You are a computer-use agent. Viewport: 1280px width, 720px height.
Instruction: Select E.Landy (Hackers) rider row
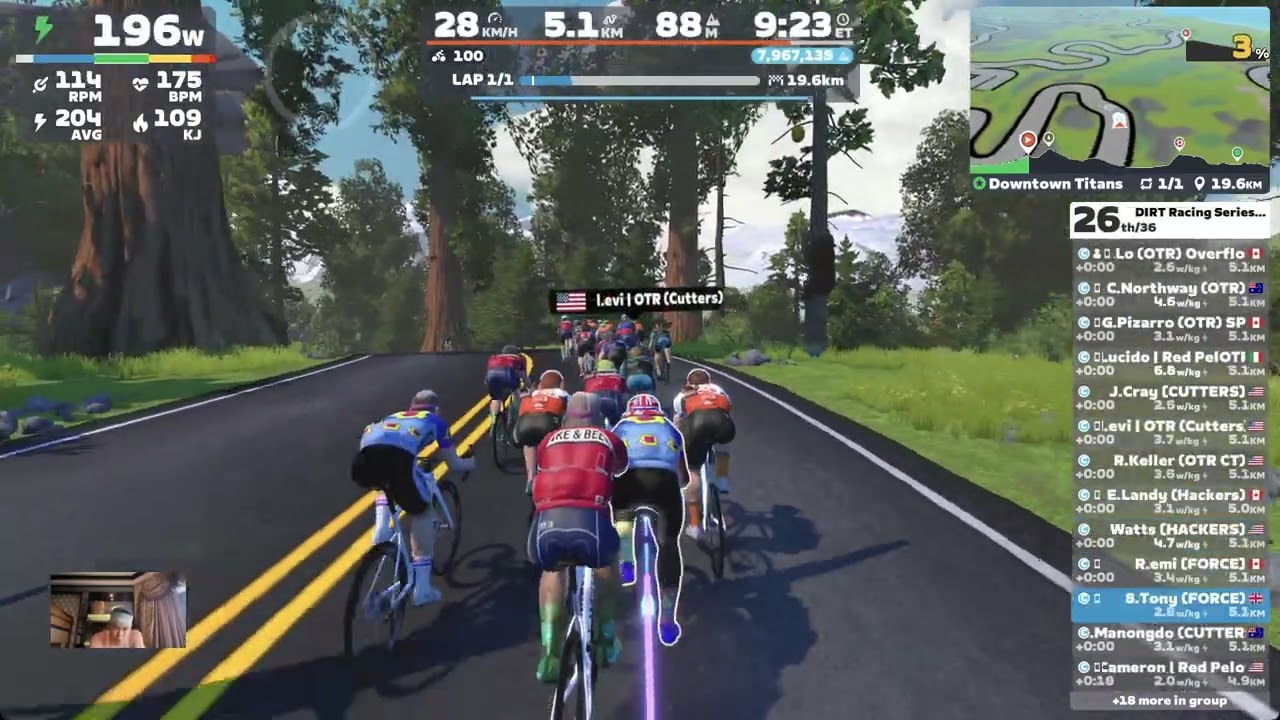(1170, 502)
